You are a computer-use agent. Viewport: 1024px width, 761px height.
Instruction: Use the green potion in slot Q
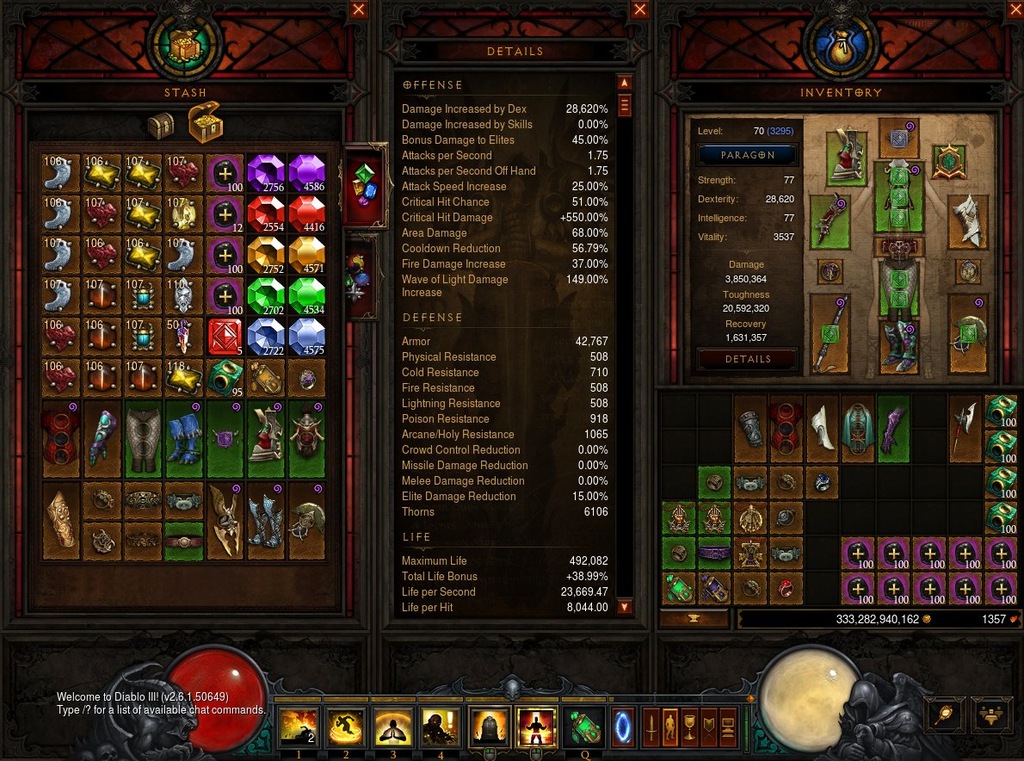[x=583, y=727]
